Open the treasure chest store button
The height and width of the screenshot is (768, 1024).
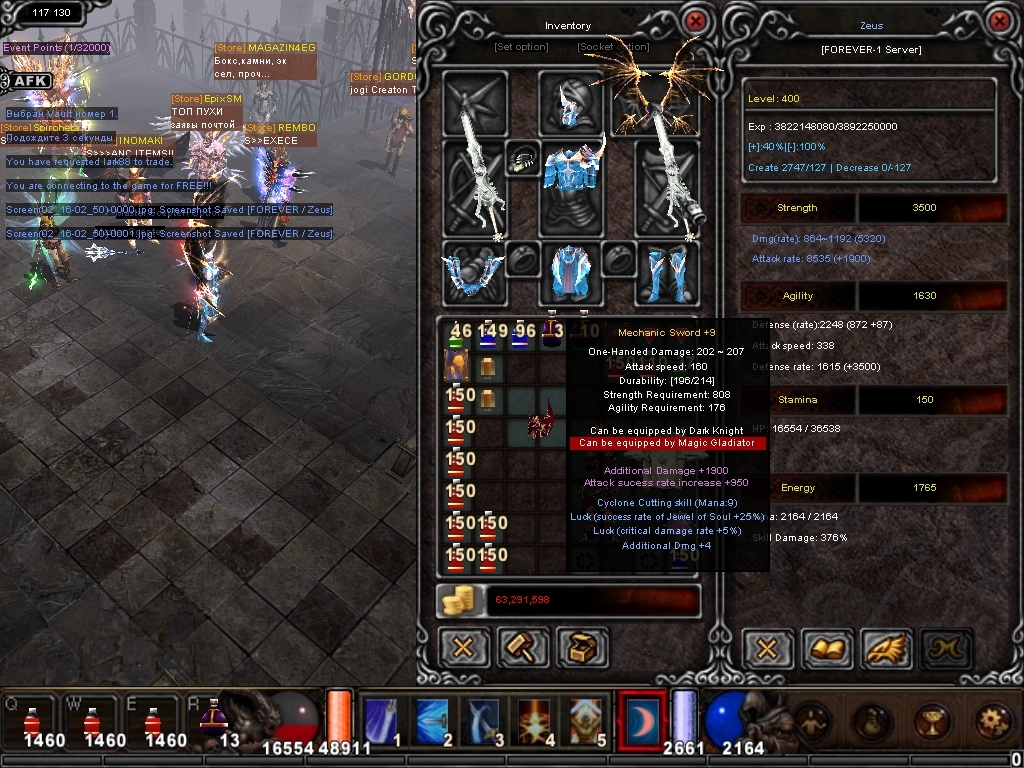click(582, 648)
